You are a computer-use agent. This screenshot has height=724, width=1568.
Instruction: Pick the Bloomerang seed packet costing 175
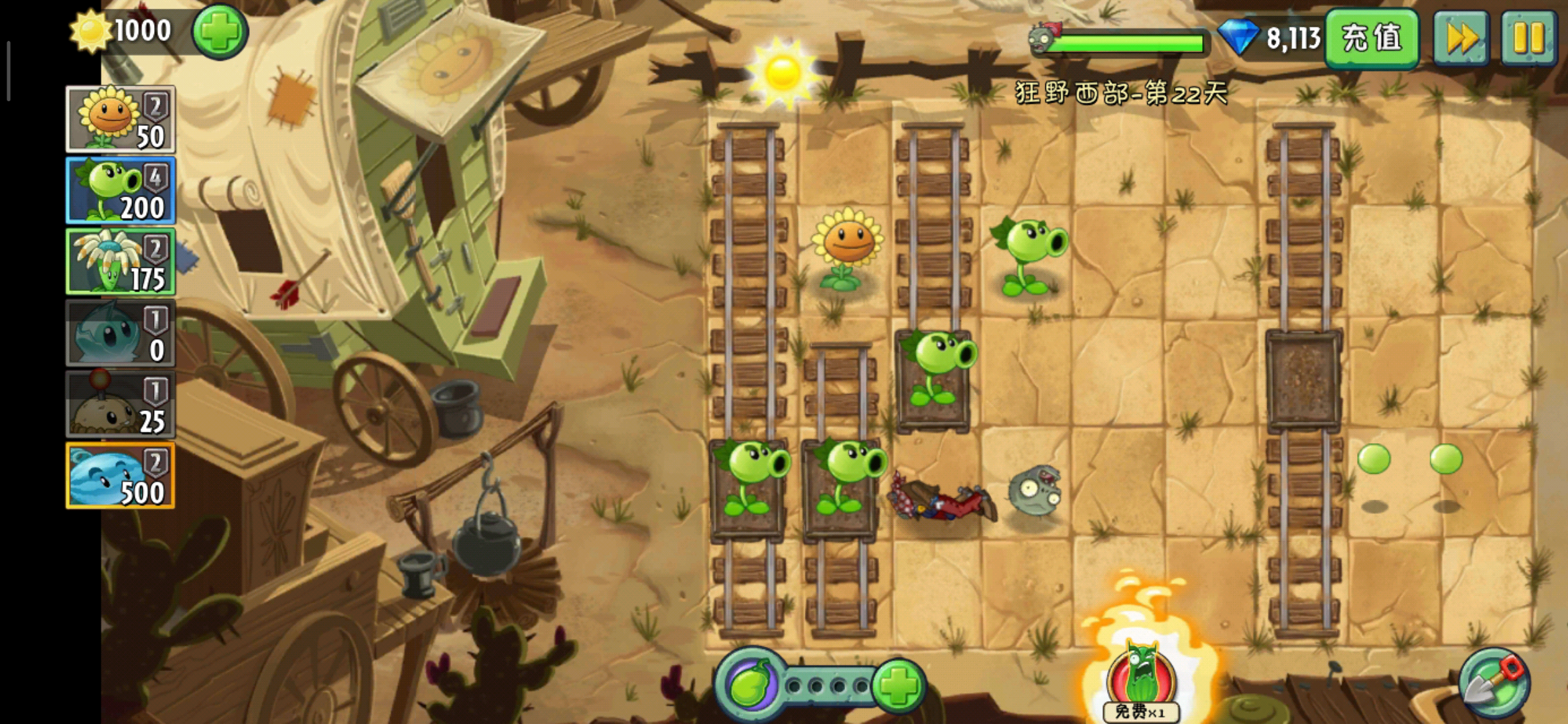coord(121,262)
